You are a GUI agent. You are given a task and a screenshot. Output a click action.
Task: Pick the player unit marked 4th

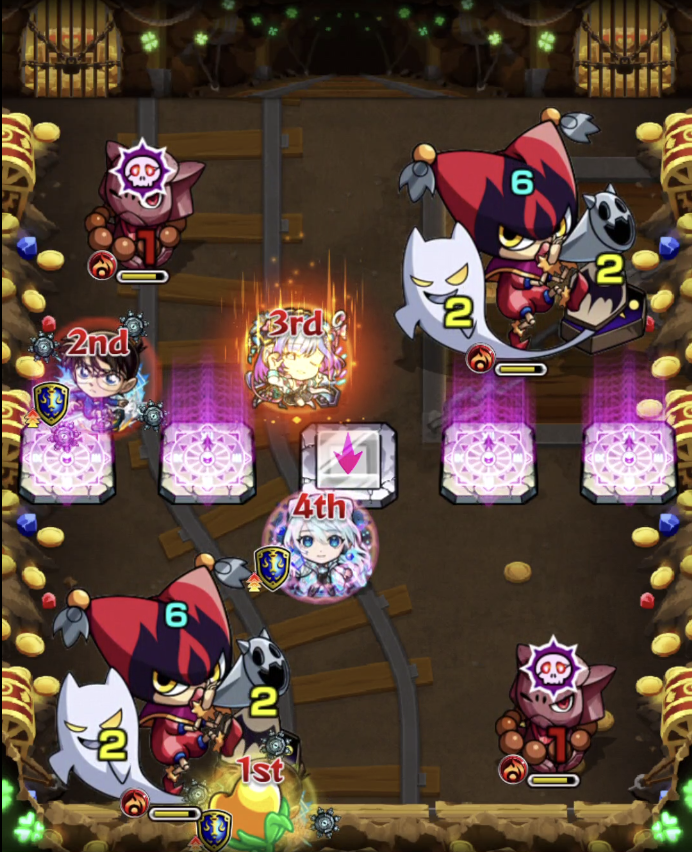click(x=319, y=551)
